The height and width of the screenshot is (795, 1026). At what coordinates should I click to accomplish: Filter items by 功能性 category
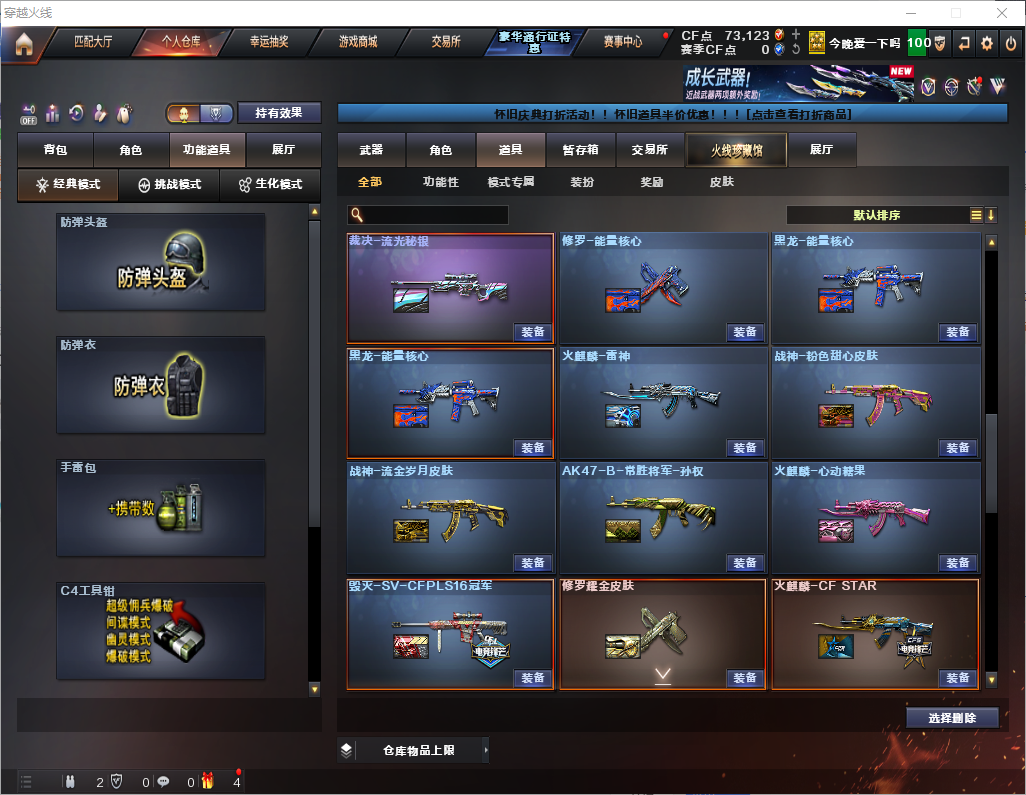tap(440, 182)
